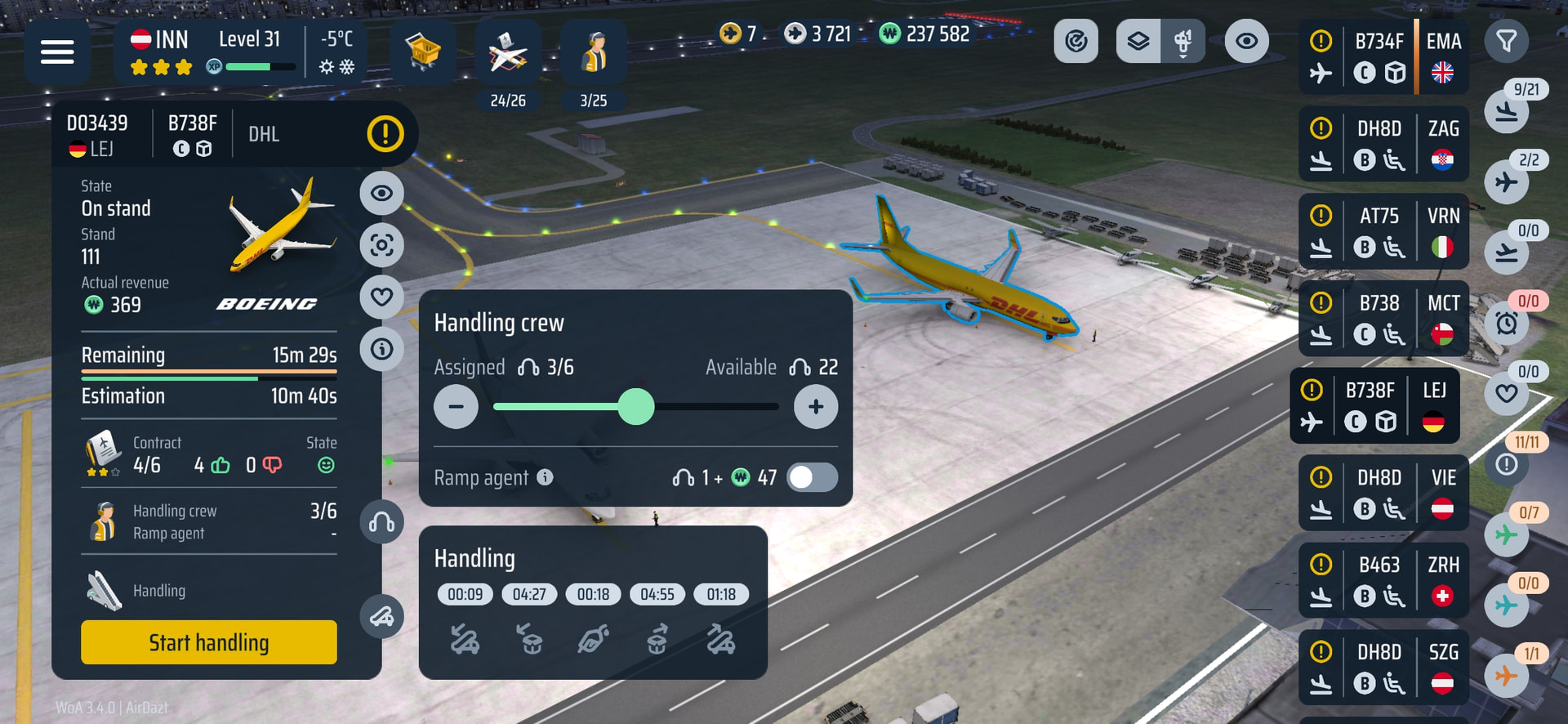The height and width of the screenshot is (724, 1568).
Task: Increase handling crew with plus button
Action: point(815,407)
